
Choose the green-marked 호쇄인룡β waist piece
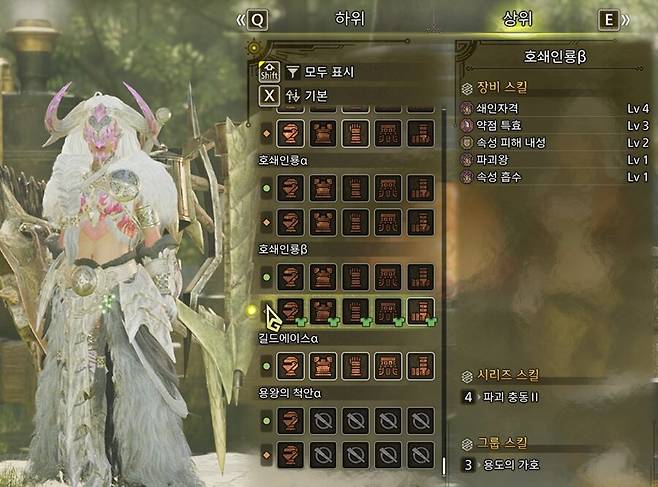(388, 310)
